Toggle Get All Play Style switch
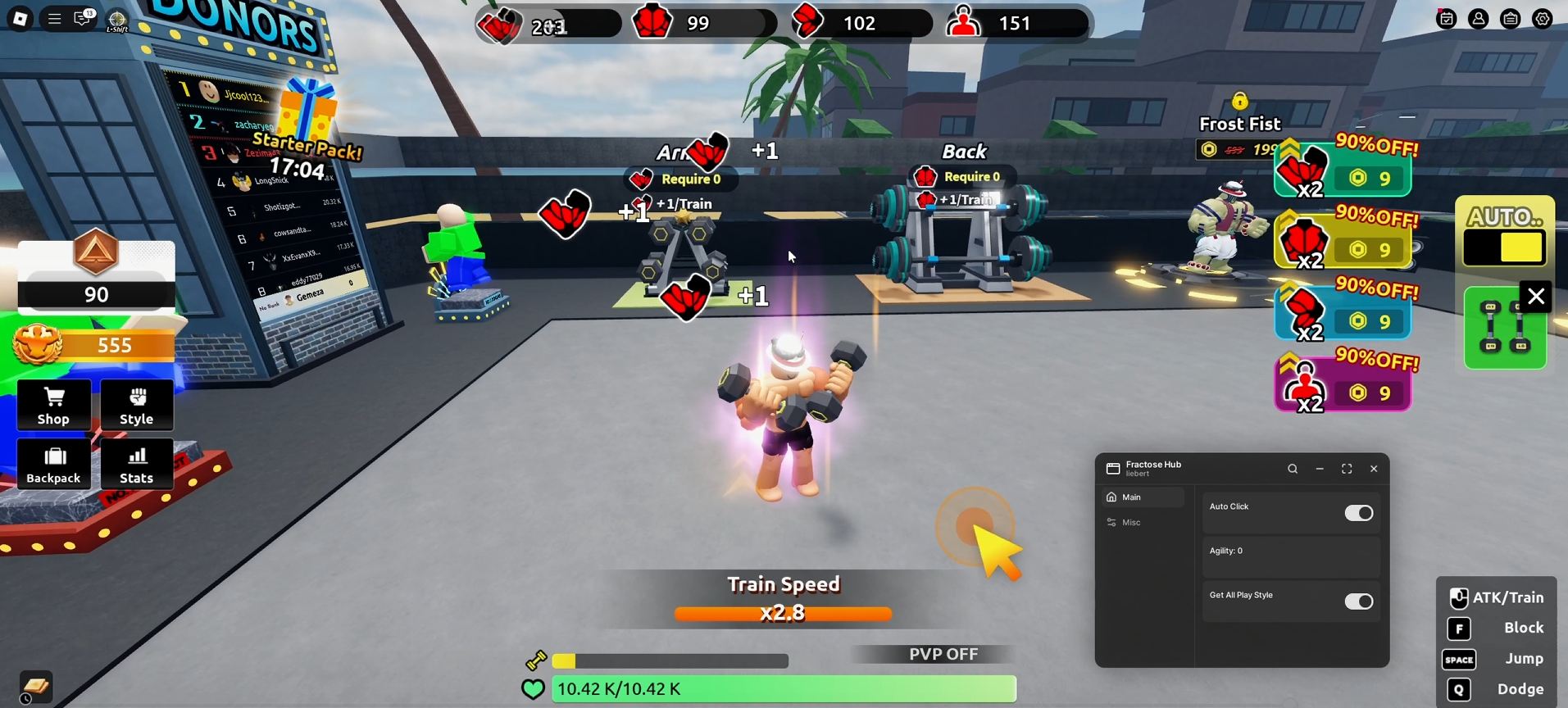The image size is (1568, 708). [x=1358, y=601]
